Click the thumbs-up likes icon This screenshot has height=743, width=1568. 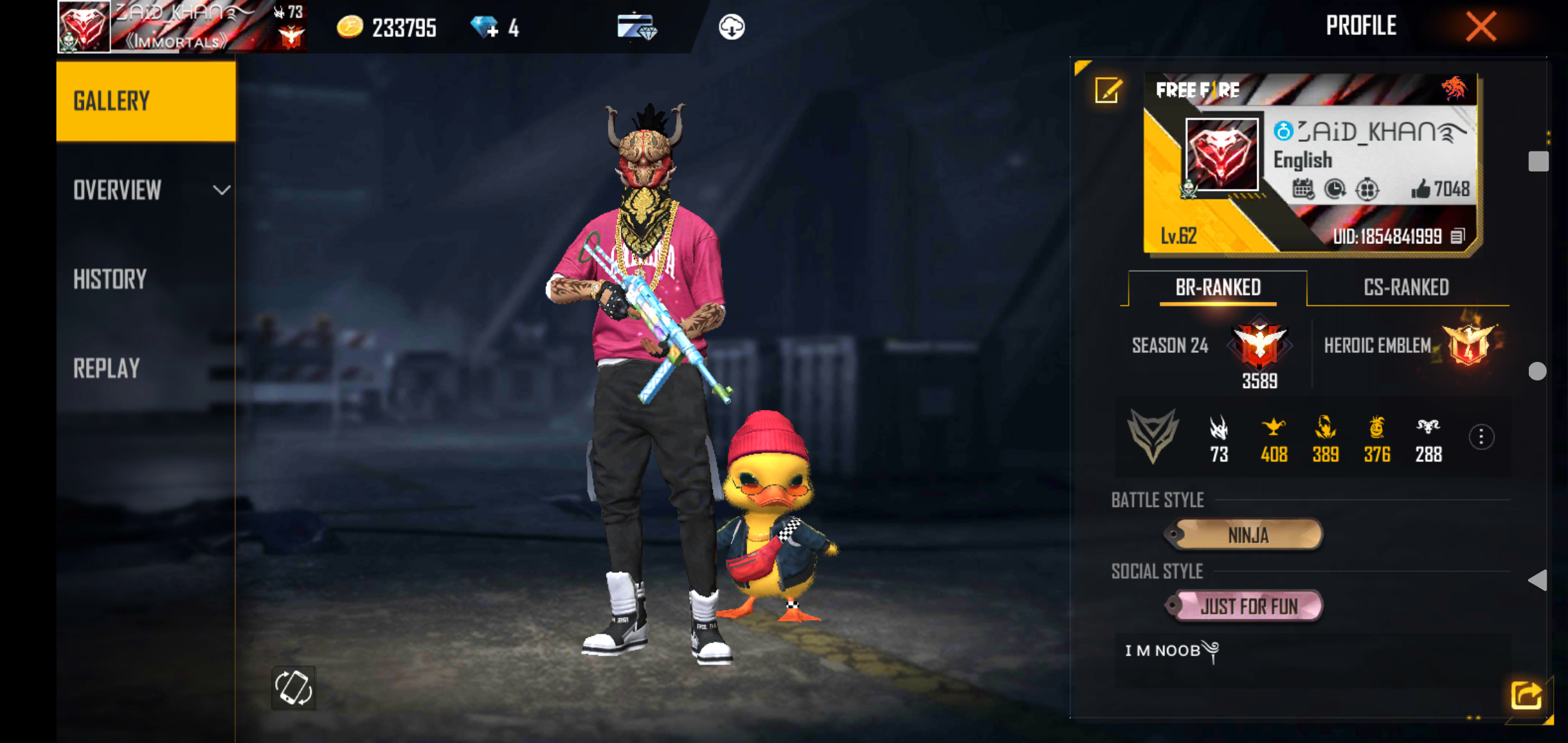1420,189
